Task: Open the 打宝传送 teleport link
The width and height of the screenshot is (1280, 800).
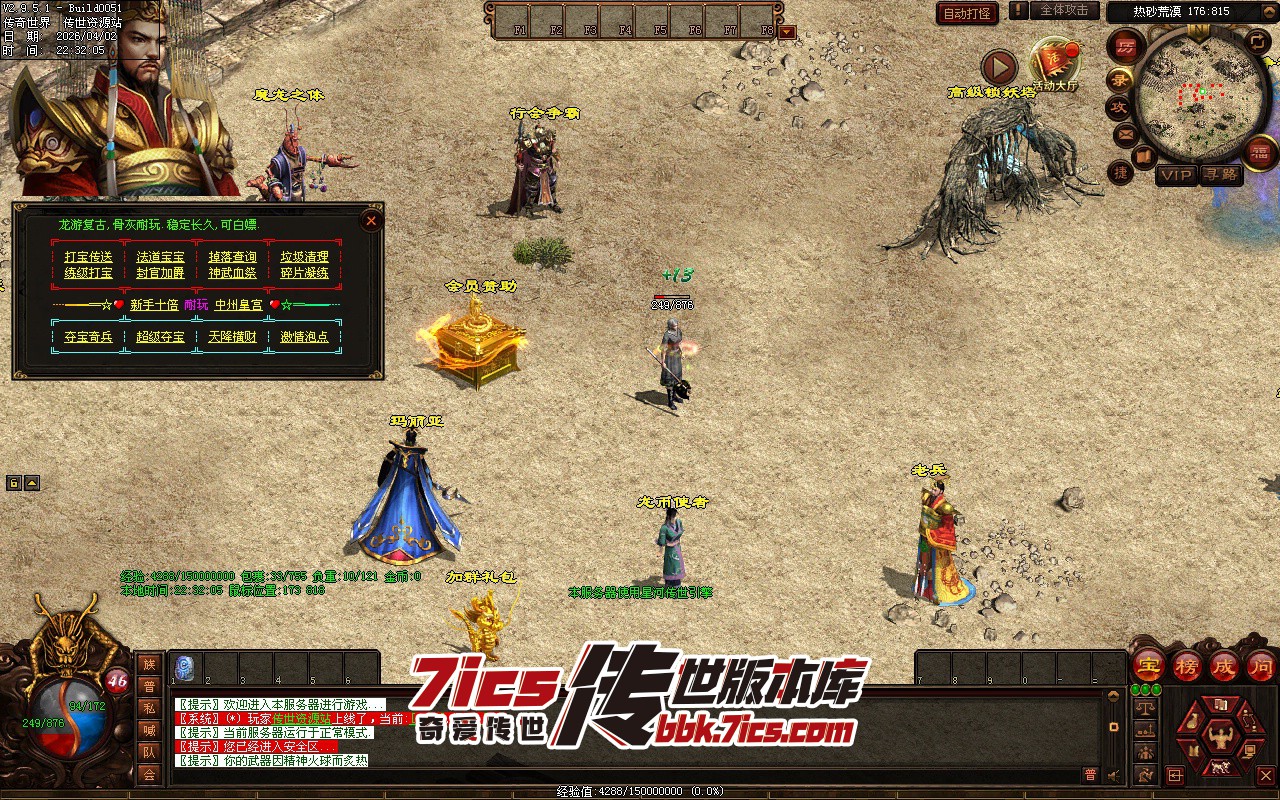Action: (89, 257)
